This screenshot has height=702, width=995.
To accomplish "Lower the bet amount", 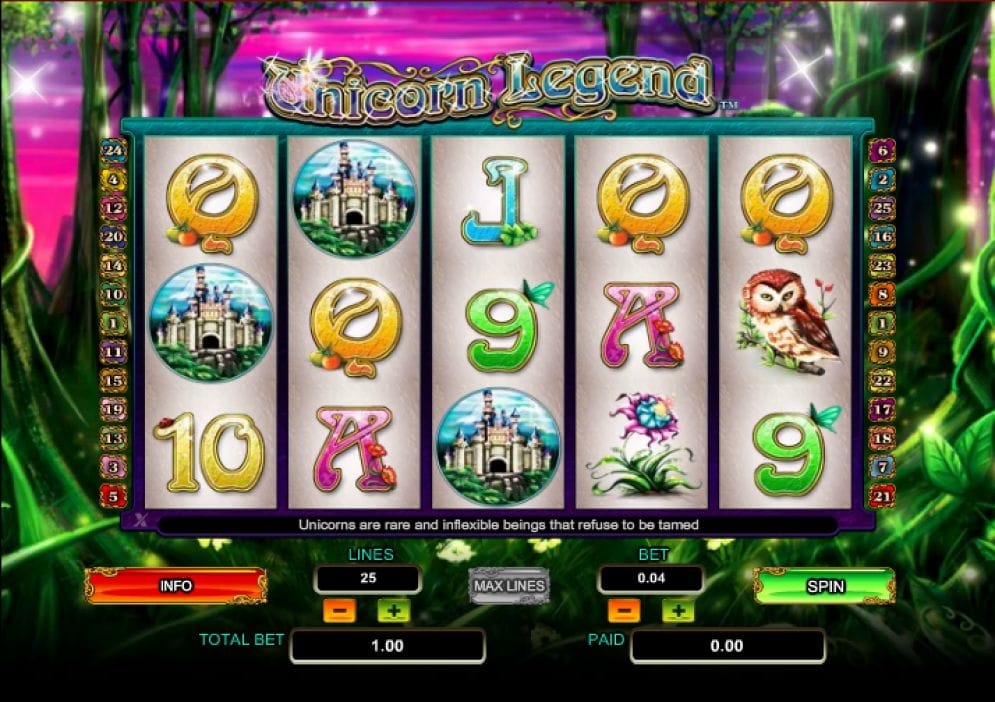I will point(623,610).
